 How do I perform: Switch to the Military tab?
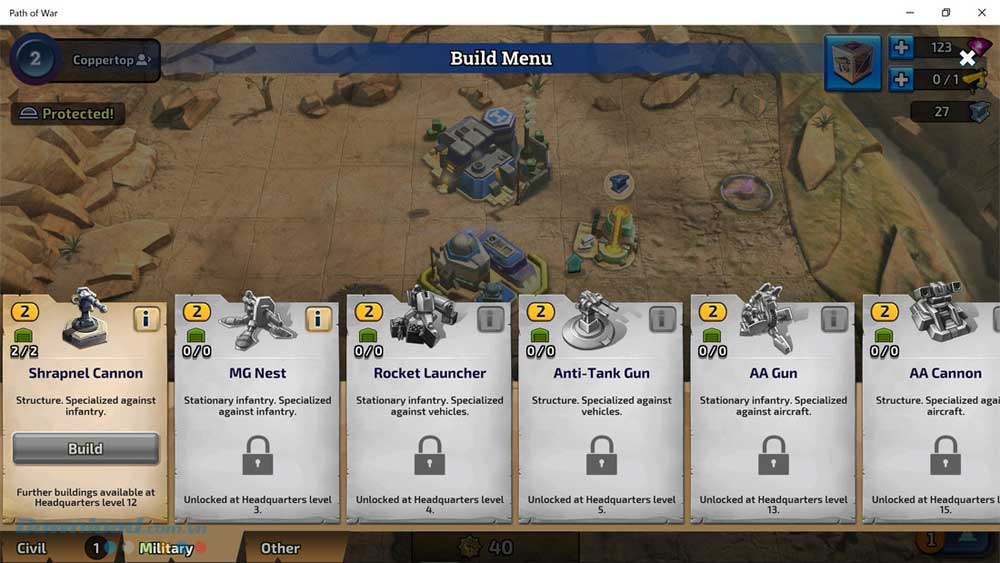point(166,548)
